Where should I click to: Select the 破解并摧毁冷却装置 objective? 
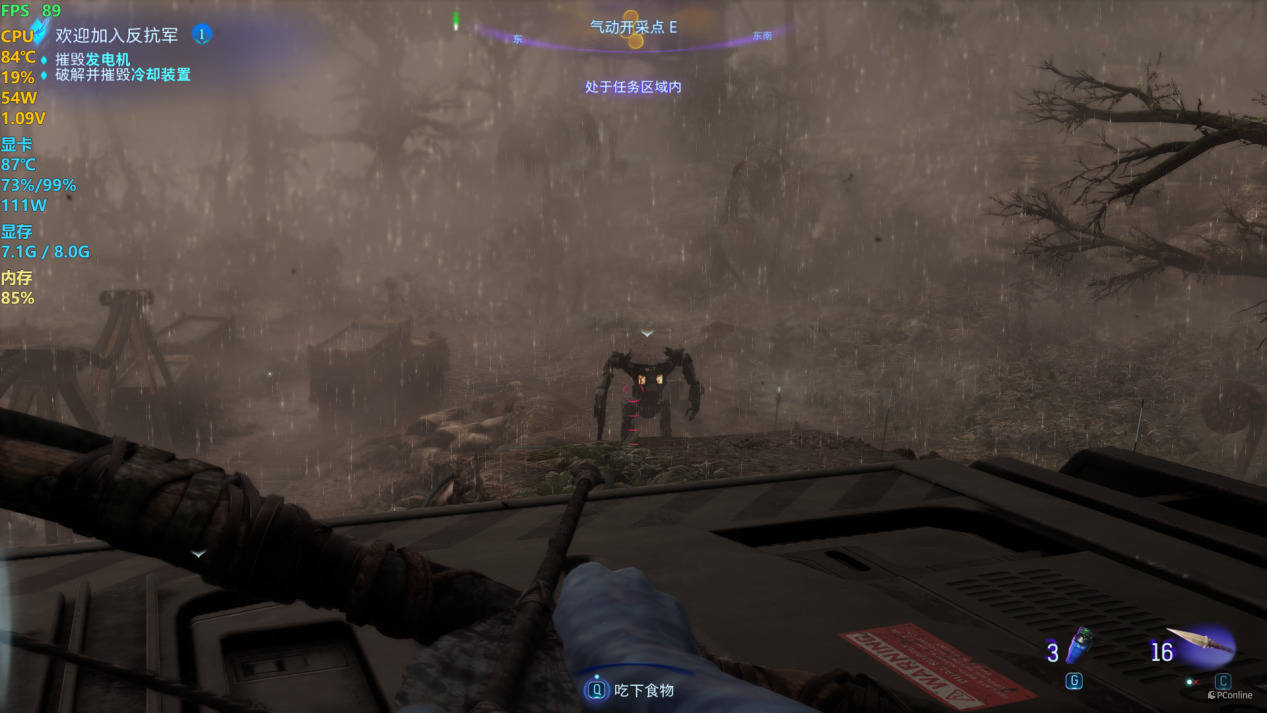coord(122,75)
